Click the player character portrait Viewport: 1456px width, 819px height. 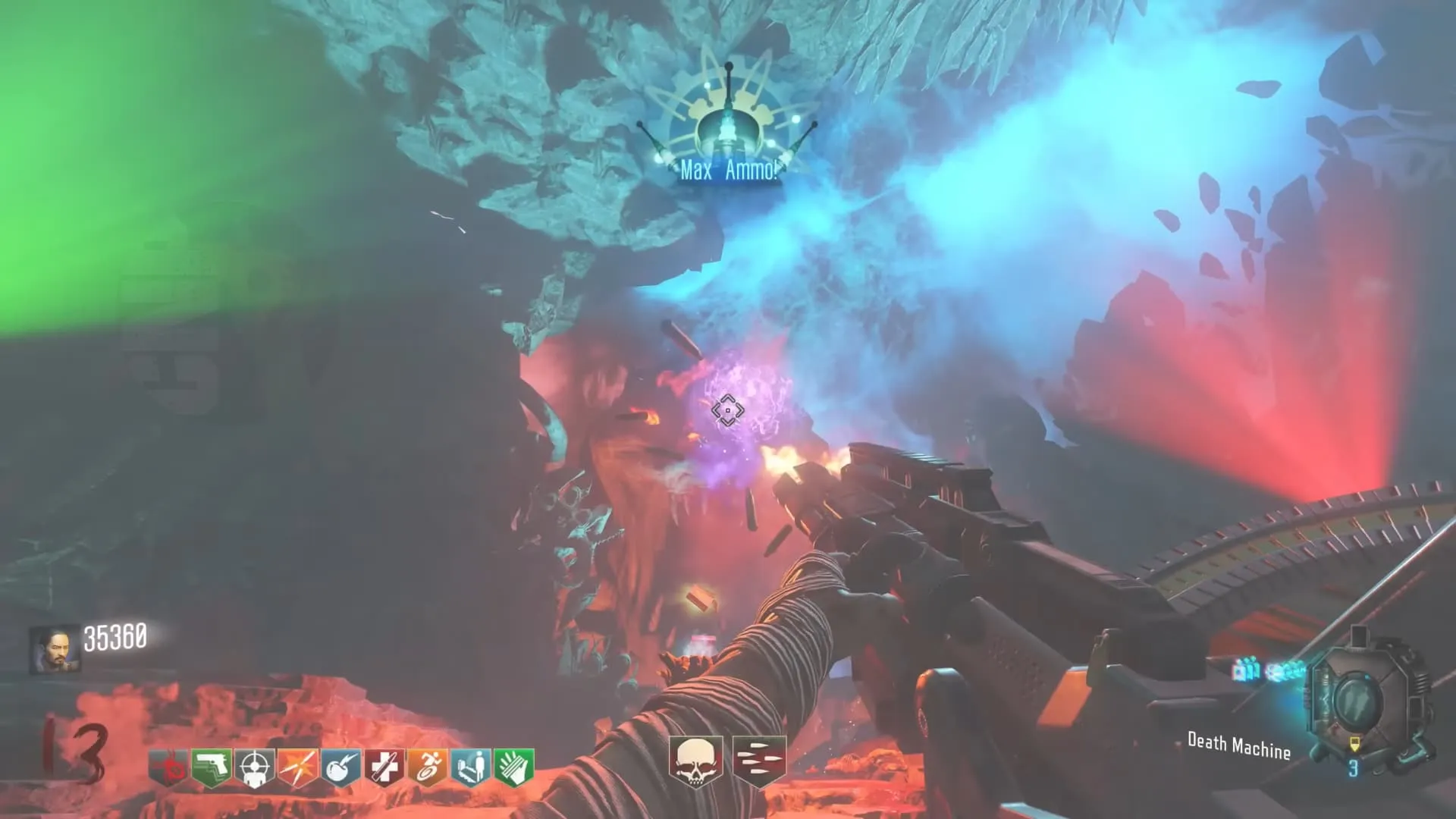click(x=55, y=650)
